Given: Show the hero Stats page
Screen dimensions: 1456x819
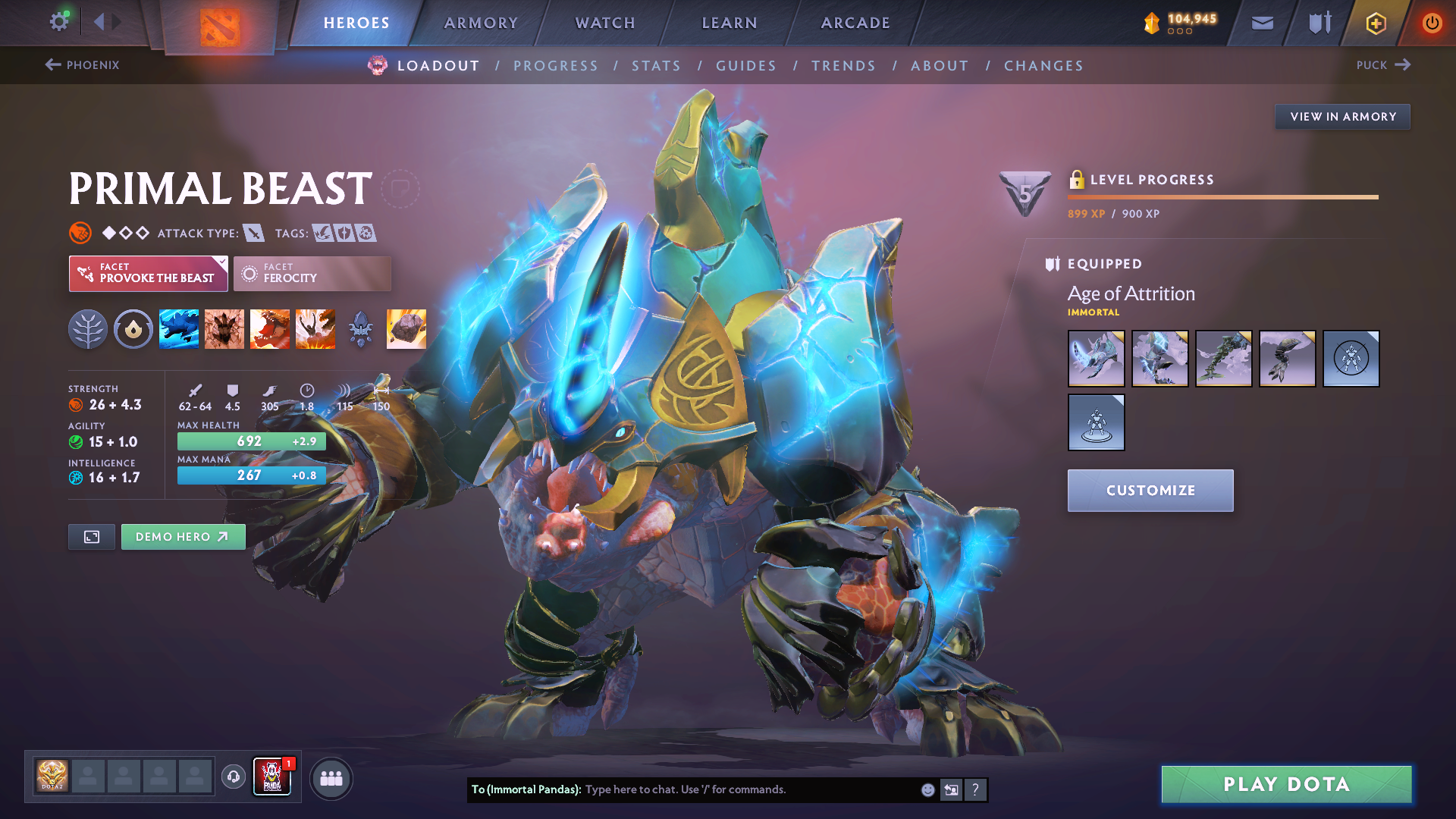Looking at the screenshot, I should pos(656,66).
